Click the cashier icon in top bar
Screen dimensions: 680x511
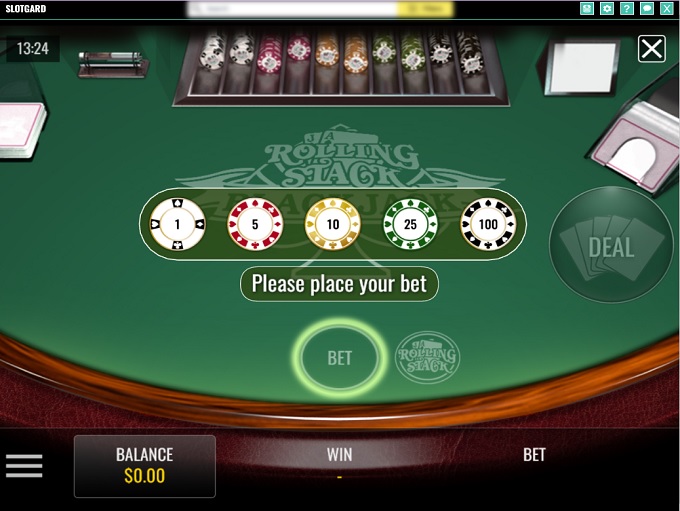(x=587, y=9)
